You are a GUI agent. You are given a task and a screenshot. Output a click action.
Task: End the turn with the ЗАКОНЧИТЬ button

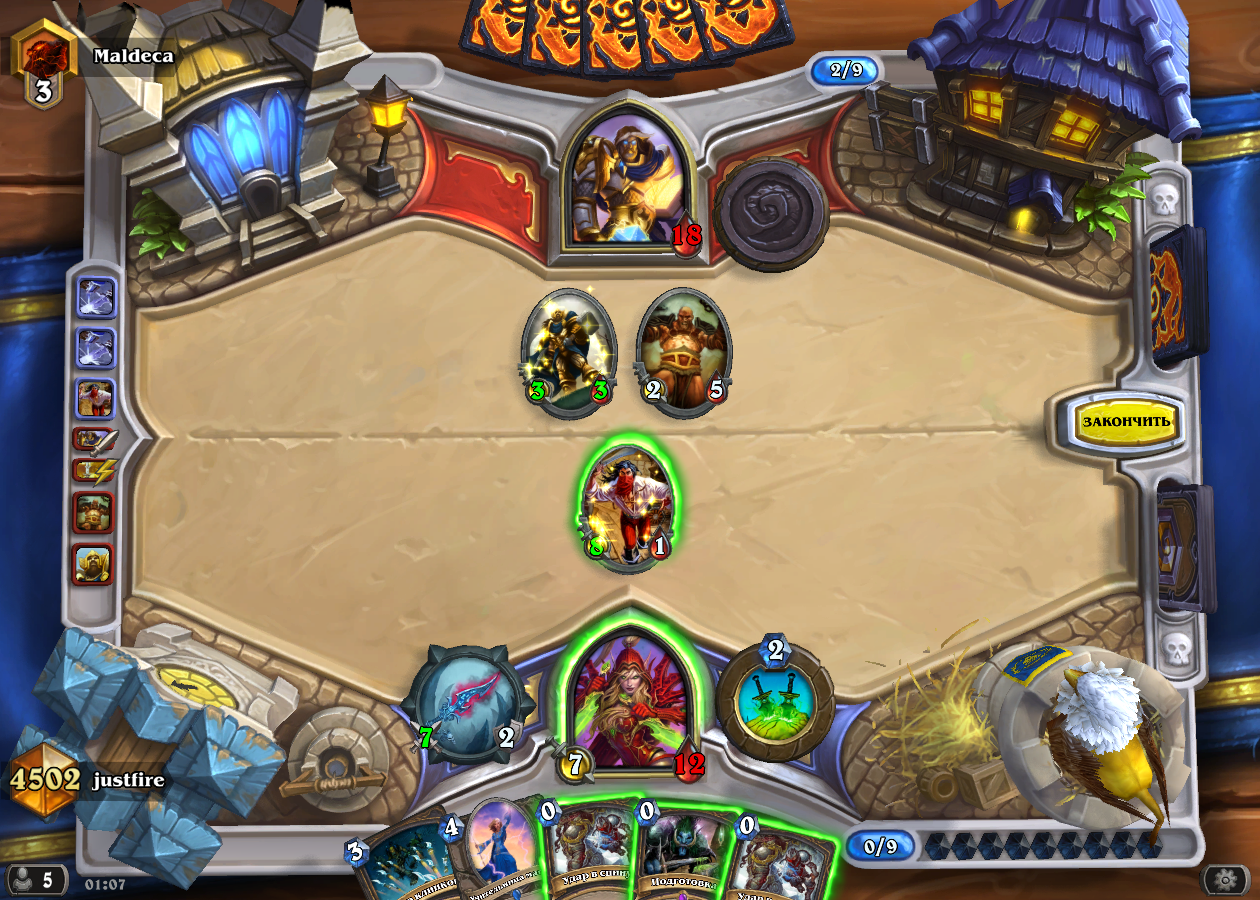pyautogui.click(x=1125, y=421)
